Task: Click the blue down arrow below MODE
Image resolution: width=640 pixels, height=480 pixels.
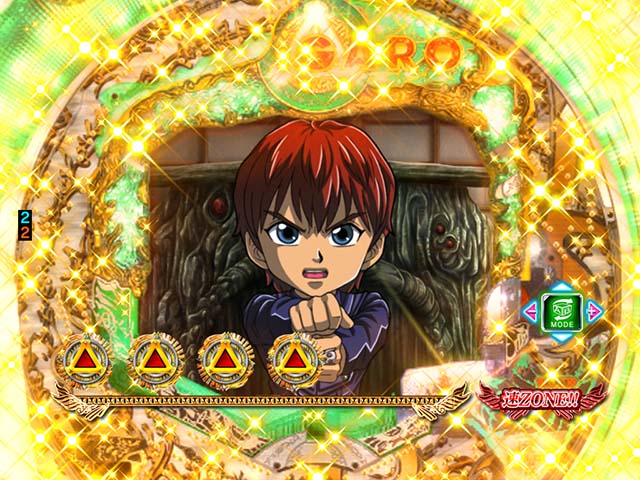Action: coord(561,338)
